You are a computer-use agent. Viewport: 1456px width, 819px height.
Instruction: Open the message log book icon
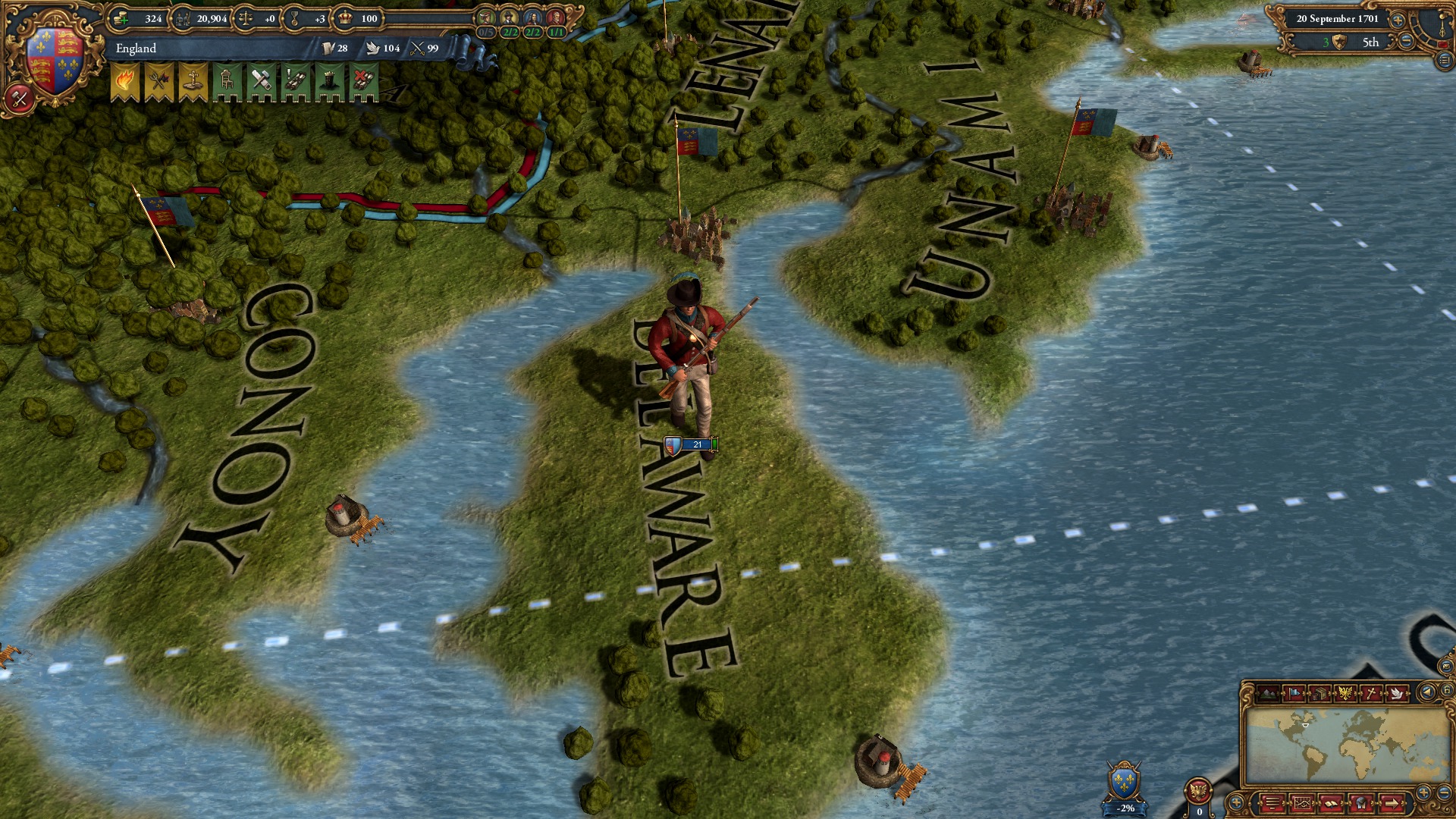click(1331, 804)
